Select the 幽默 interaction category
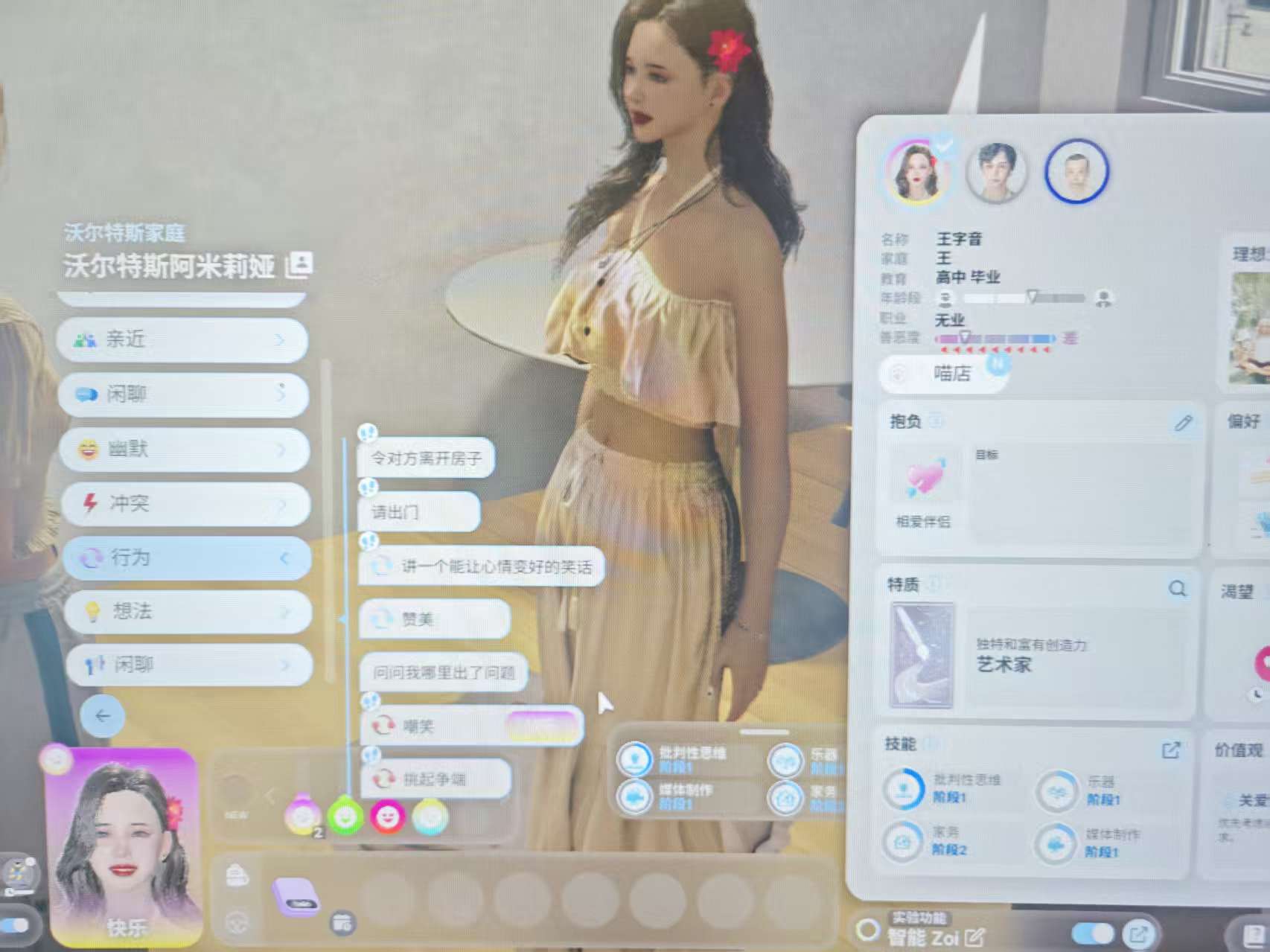 tap(182, 449)
